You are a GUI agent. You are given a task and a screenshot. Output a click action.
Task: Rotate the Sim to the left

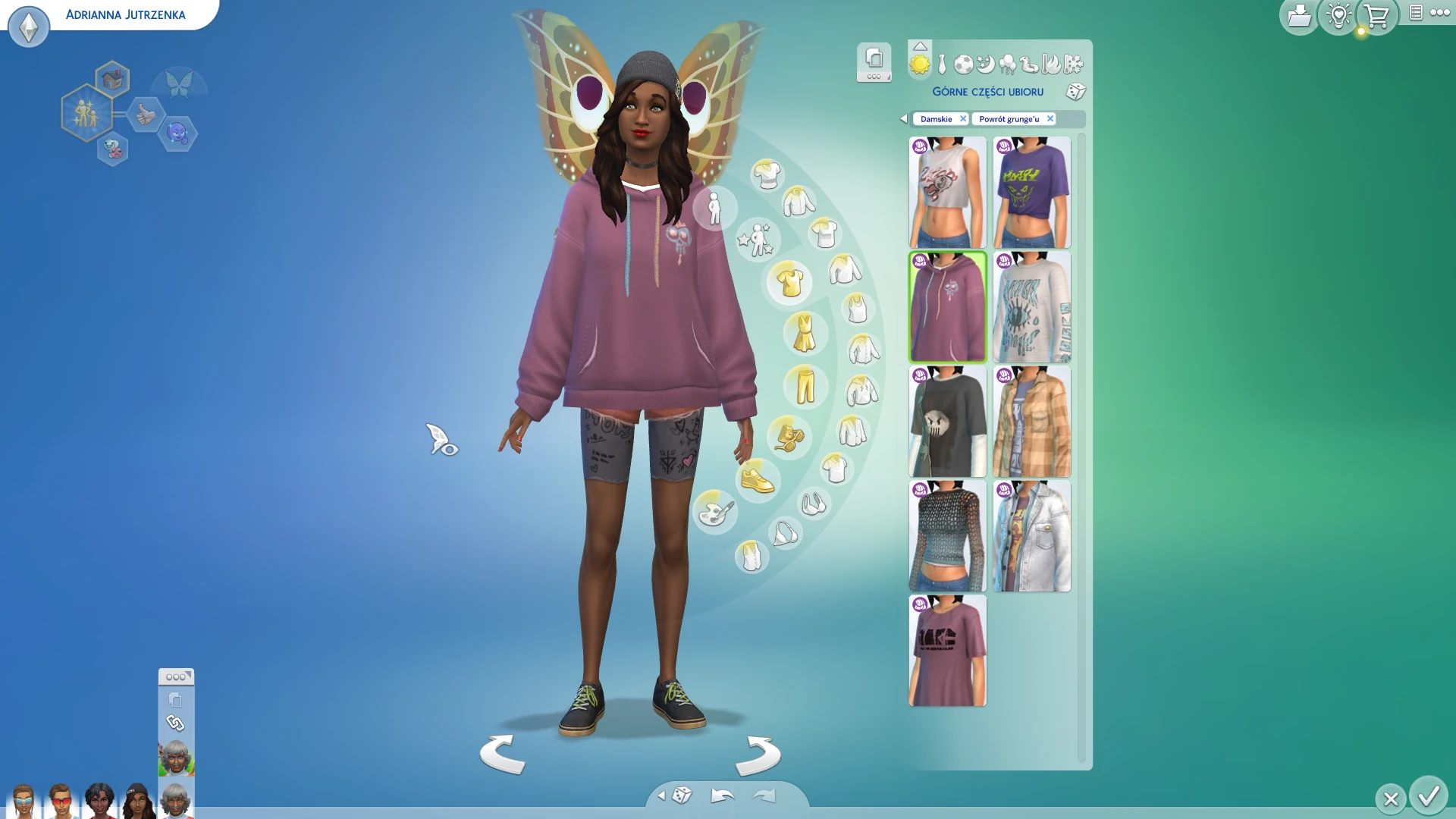(x=502, y=755)
